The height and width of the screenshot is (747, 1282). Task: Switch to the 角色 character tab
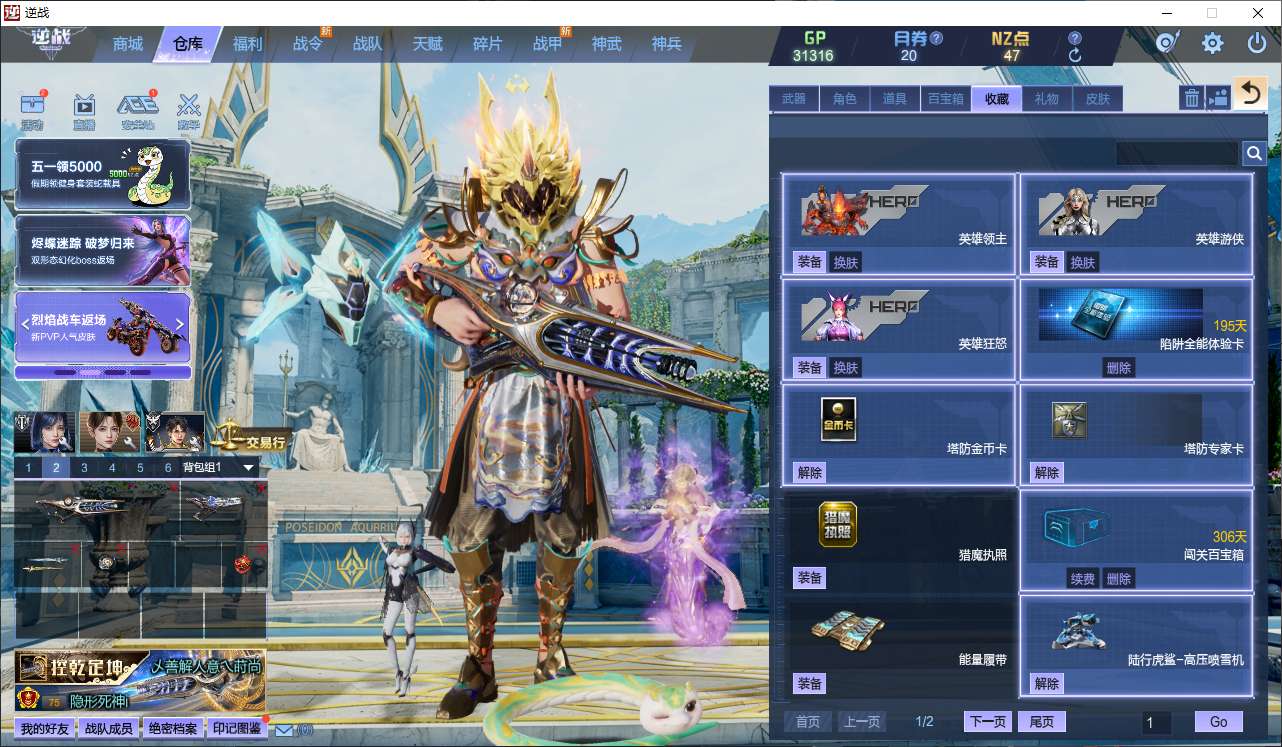[x=844, y=98]
